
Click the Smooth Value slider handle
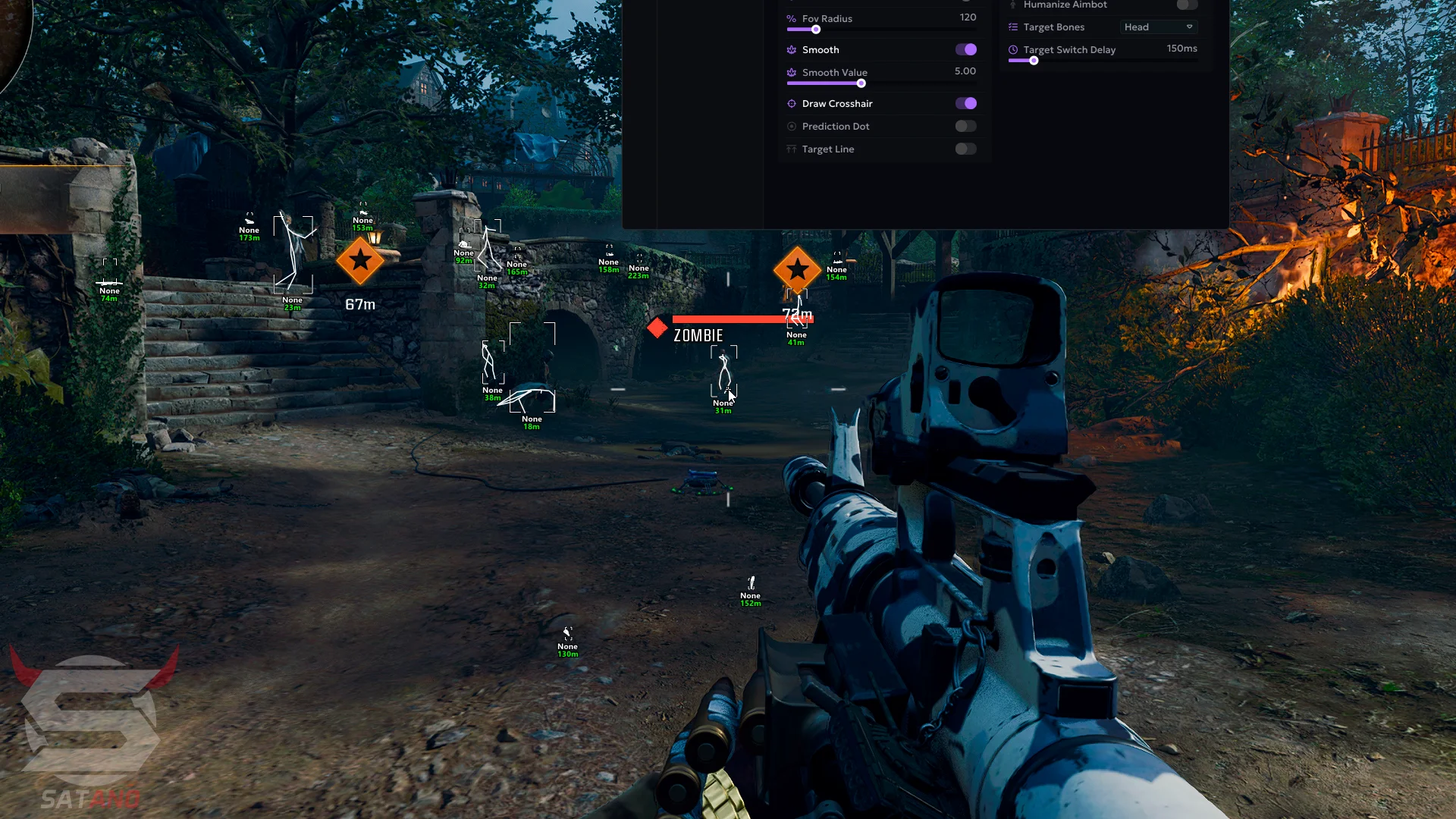(x=861, y=83)
